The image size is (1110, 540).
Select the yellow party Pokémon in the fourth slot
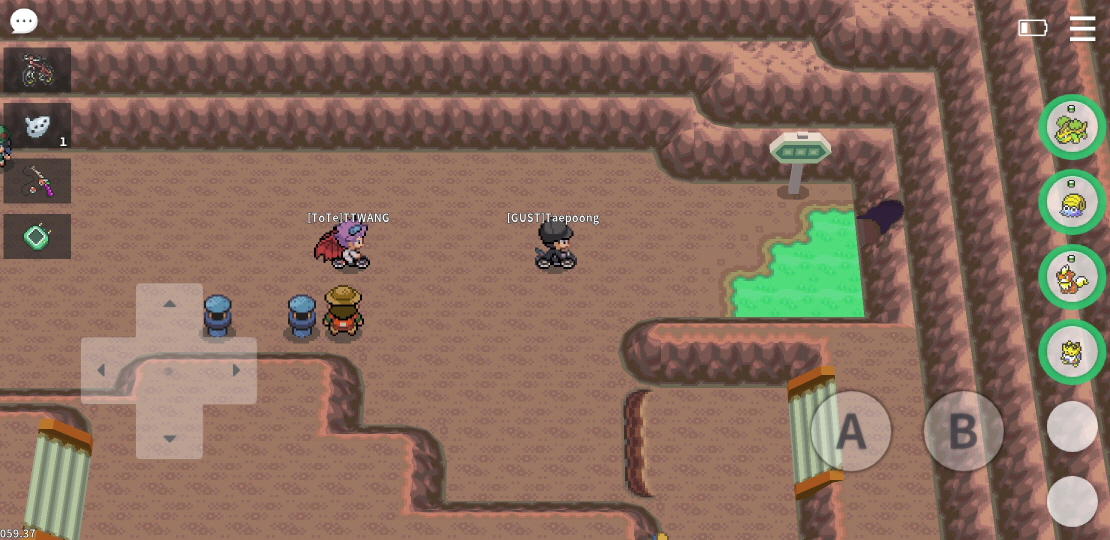pos(1072,352)
